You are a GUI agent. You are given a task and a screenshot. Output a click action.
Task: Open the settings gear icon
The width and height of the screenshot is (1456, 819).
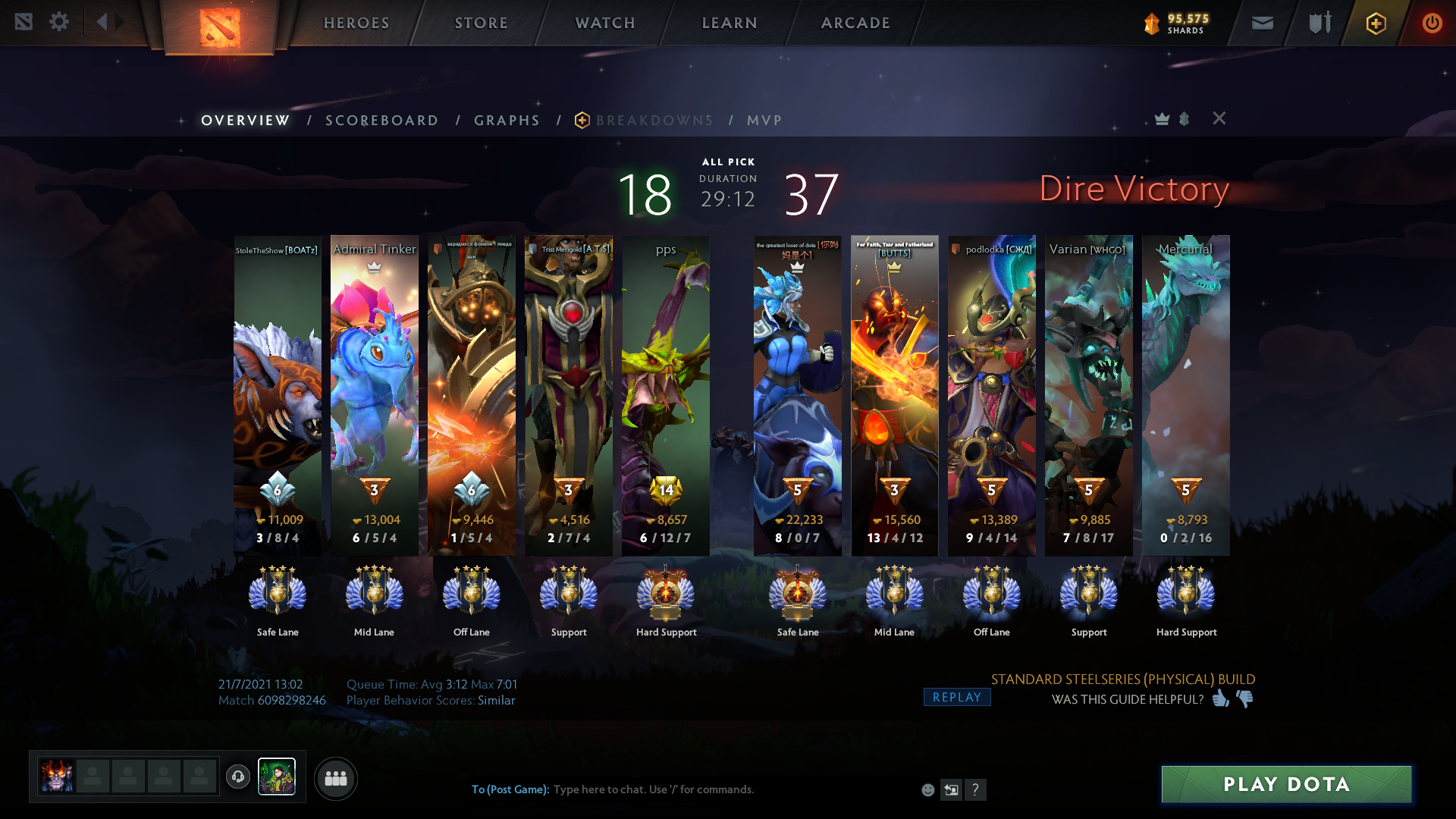(59, 22)
